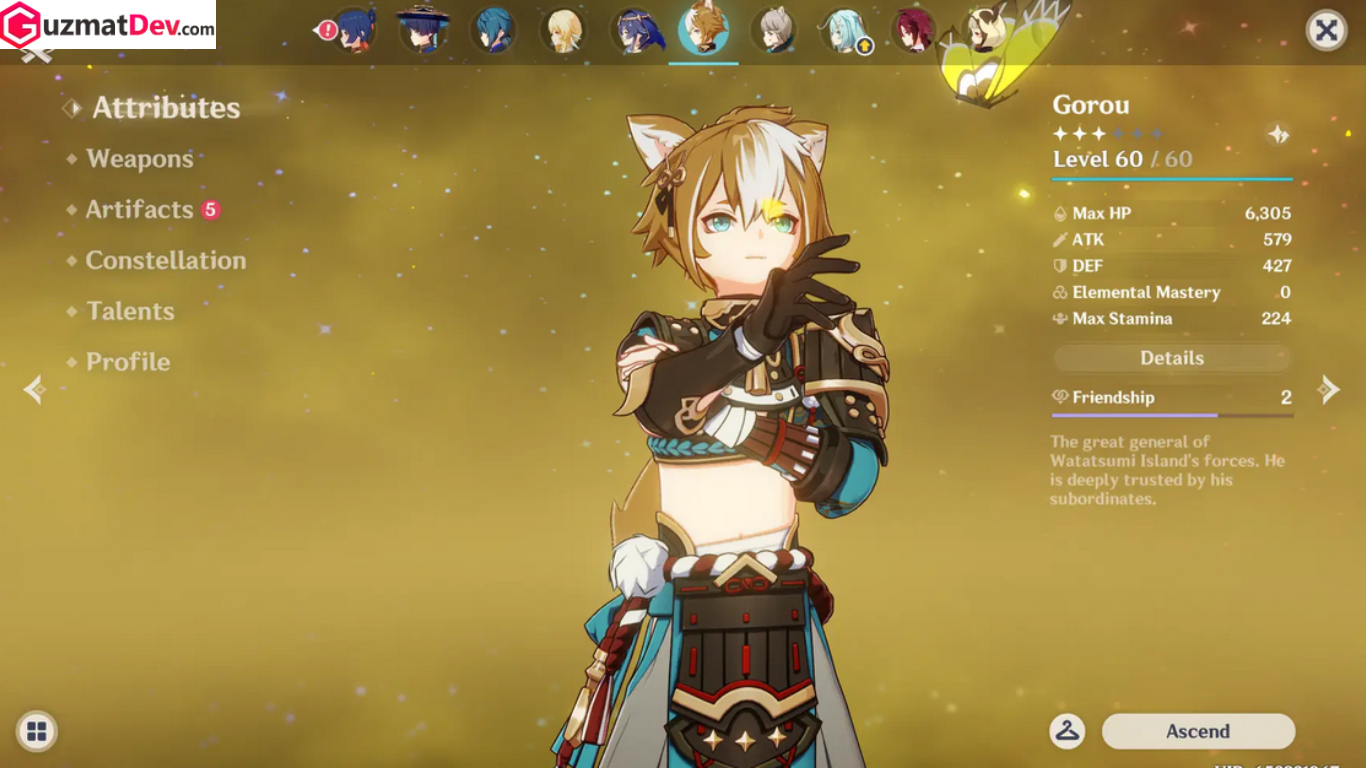Show Gorou's Constellation page
The image size is (1366, 768).
coord(165,261)
